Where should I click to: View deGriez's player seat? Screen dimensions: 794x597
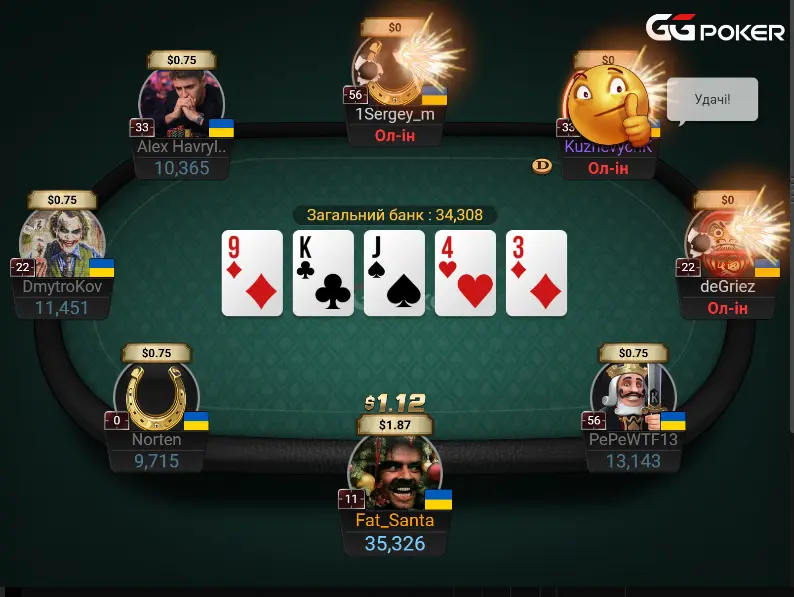pos(726,245)
